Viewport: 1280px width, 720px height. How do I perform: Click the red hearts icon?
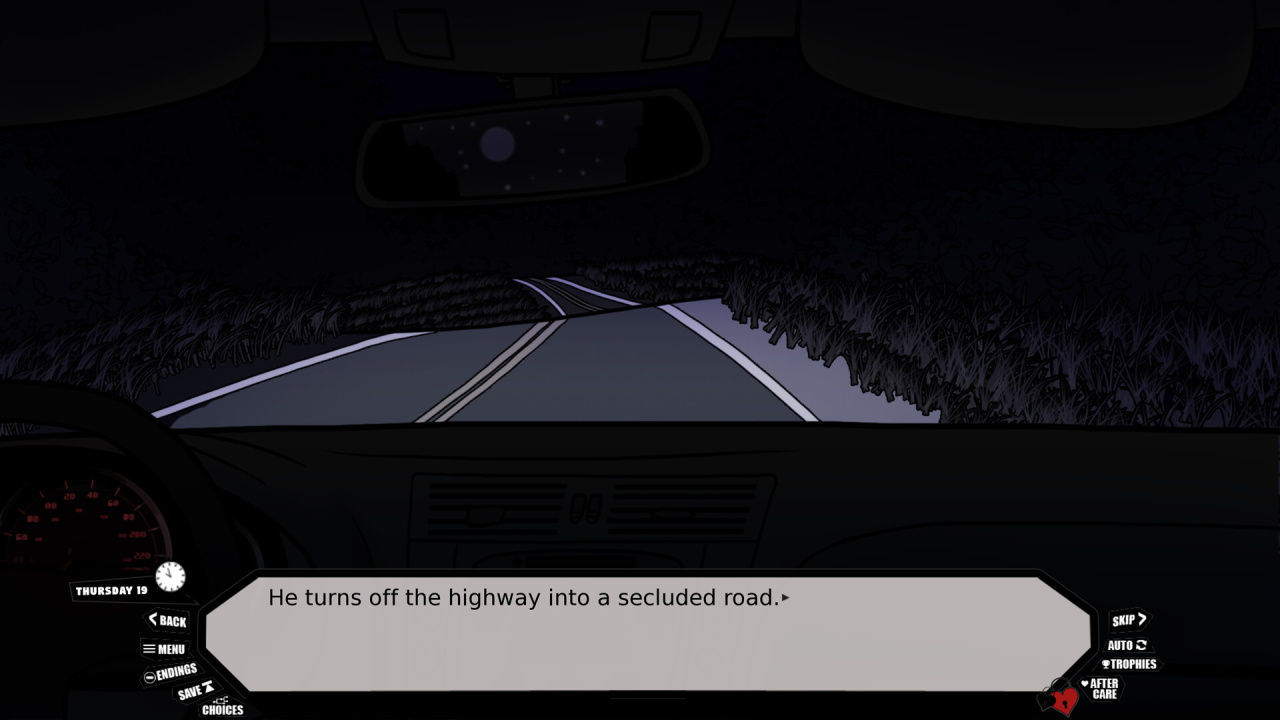tap(1060, 698)
